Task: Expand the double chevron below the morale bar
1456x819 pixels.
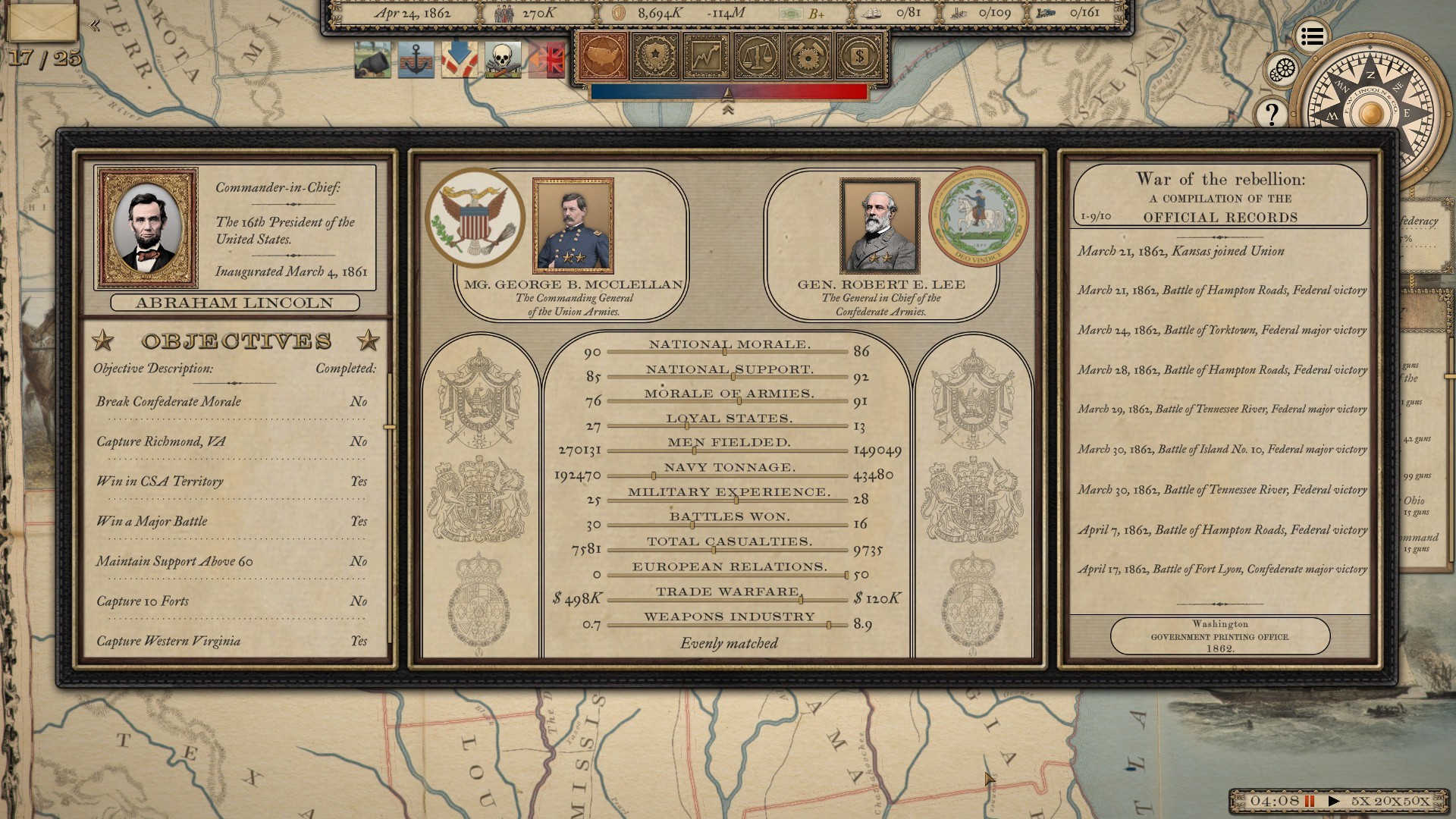Action: click(x=729, y=108)
